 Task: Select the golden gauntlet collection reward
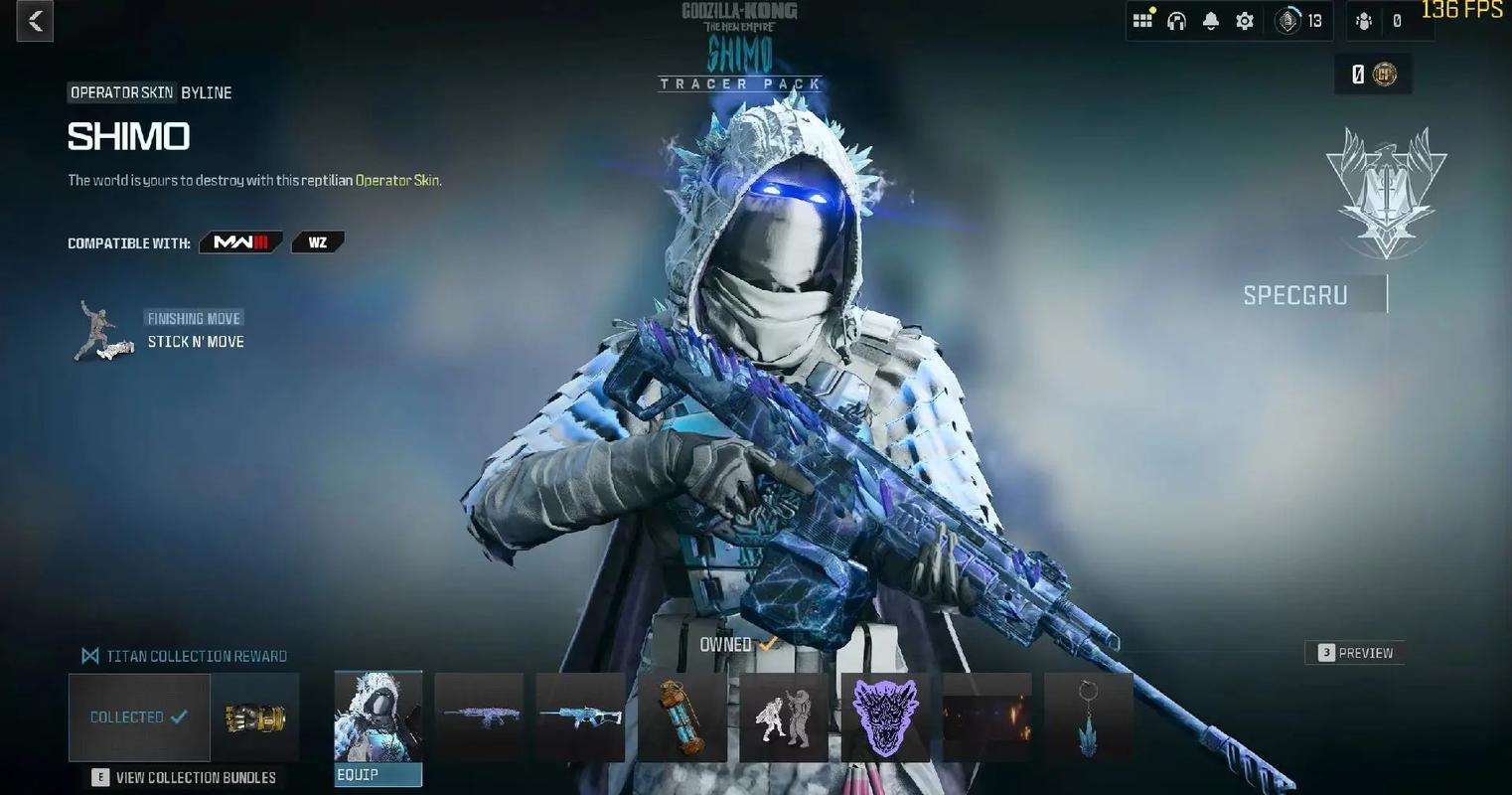click(254, 717)
